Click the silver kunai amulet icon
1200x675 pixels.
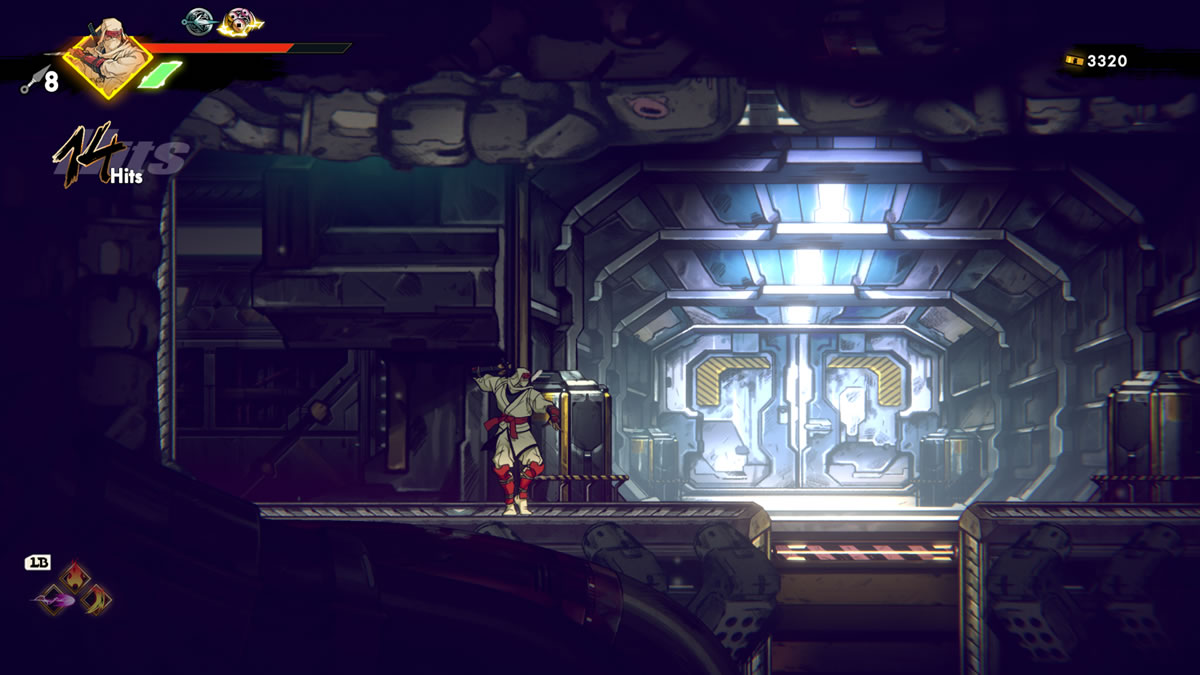click(x=197, y=20)
